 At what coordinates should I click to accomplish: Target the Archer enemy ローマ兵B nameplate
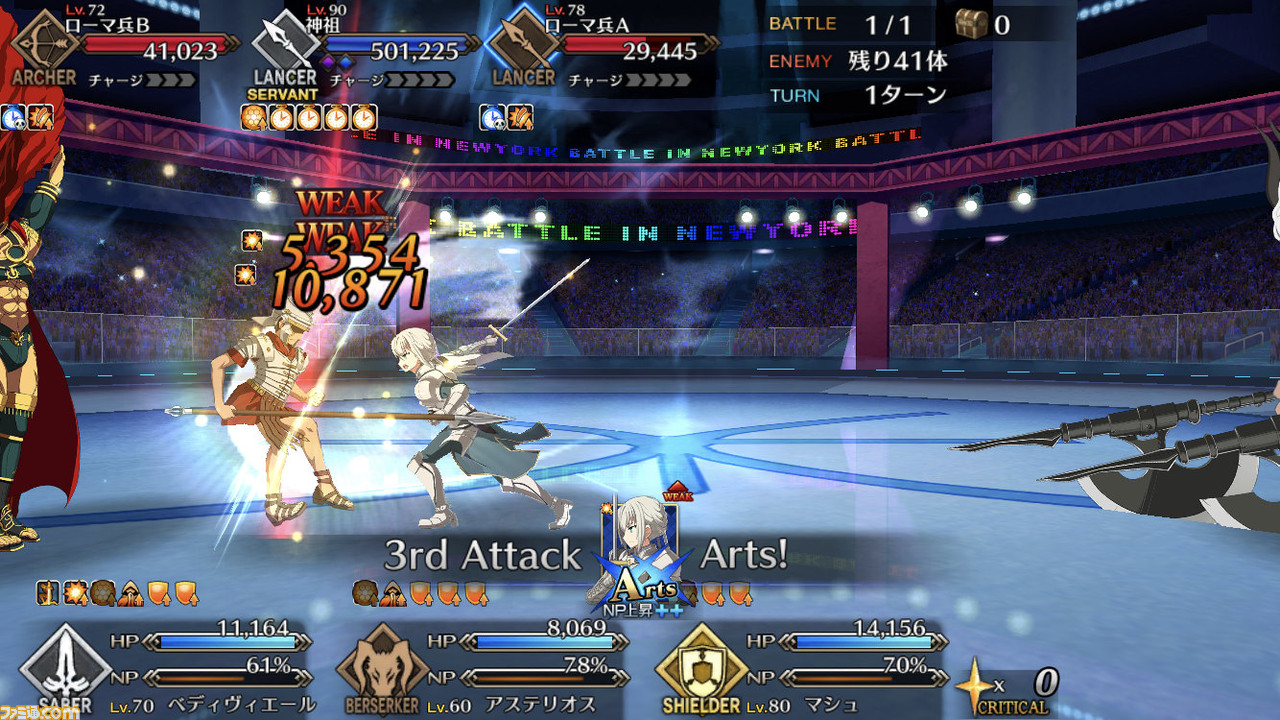pos(125,48)
